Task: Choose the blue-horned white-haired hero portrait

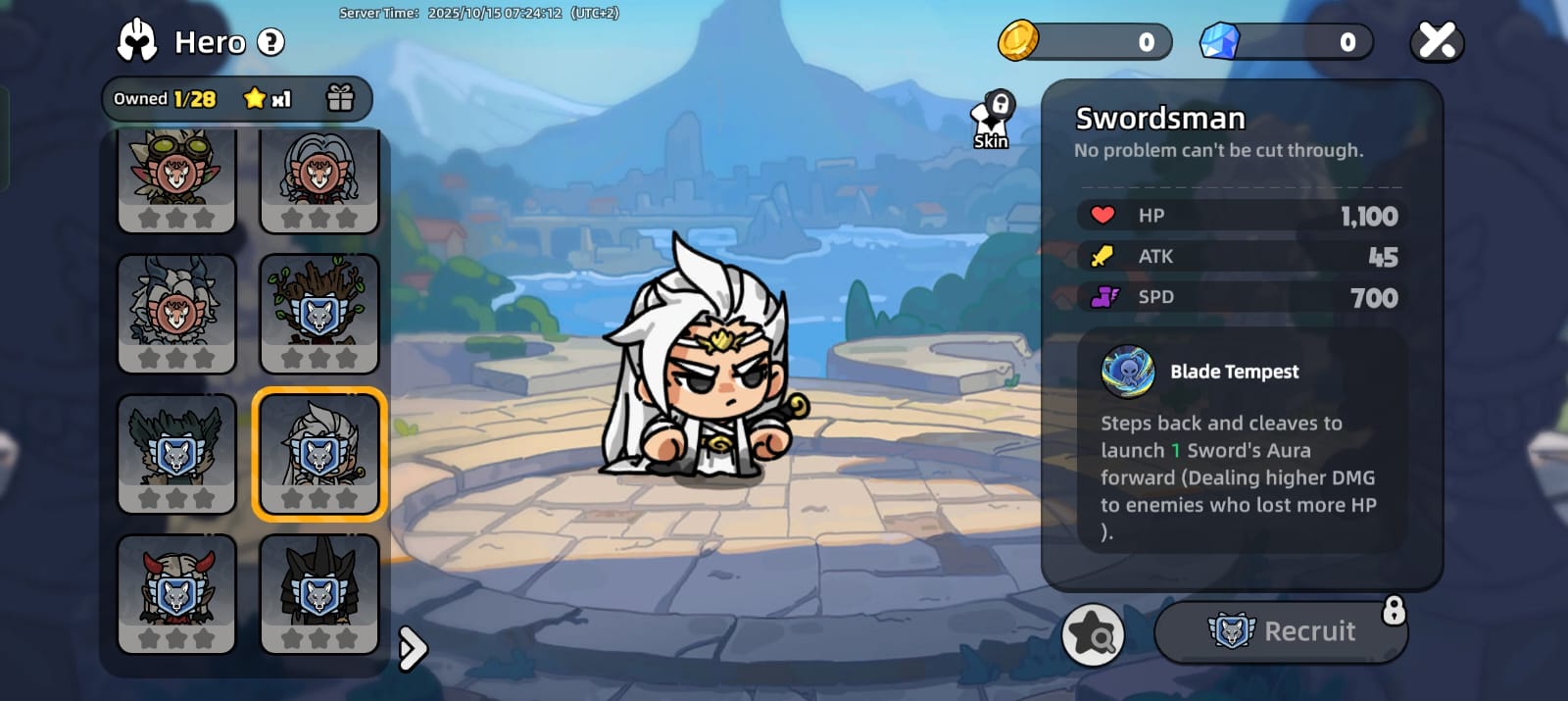Action: pos(176,314)
